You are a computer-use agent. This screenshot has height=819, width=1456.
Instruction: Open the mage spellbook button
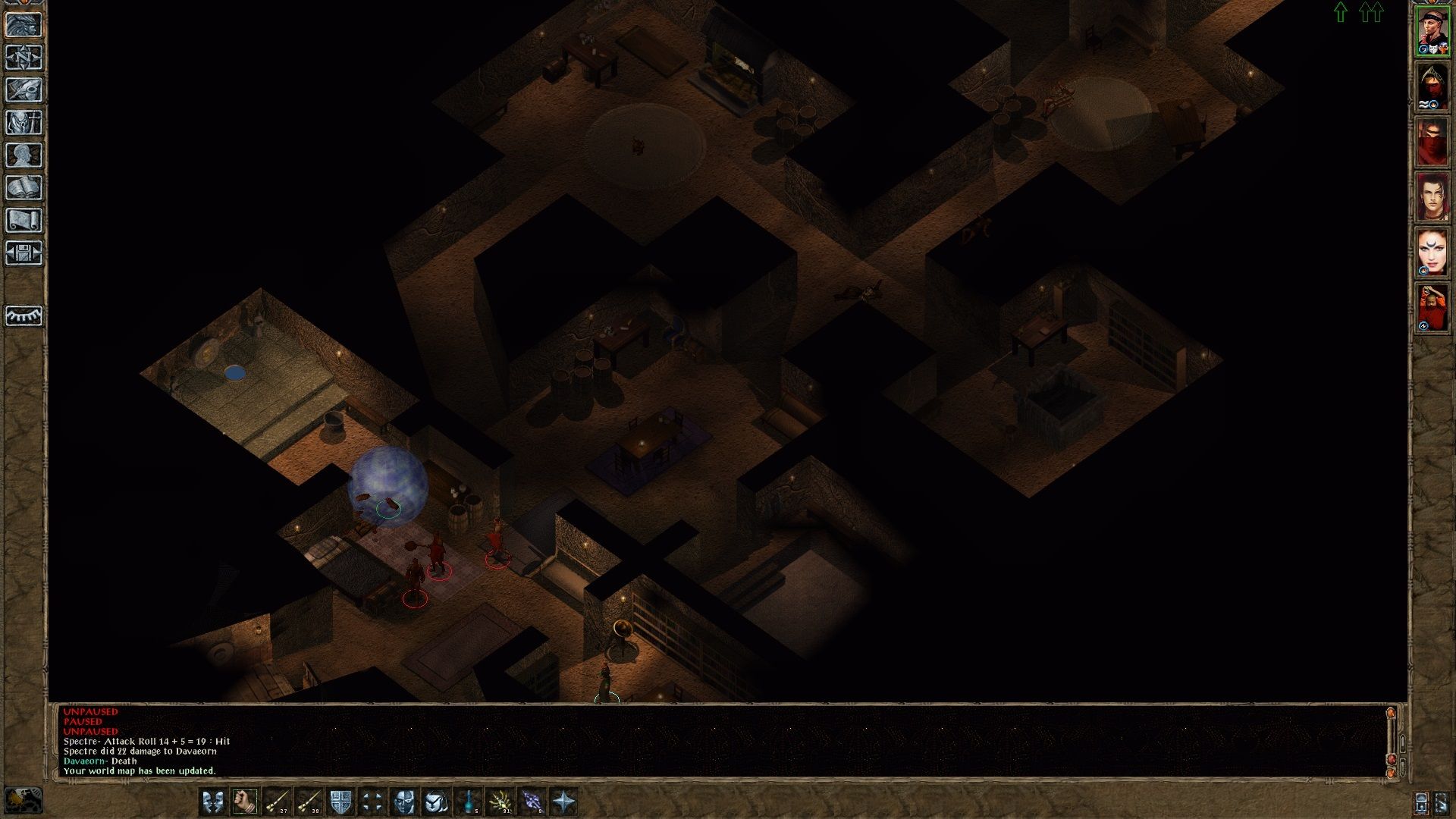[x=24, y=188]
